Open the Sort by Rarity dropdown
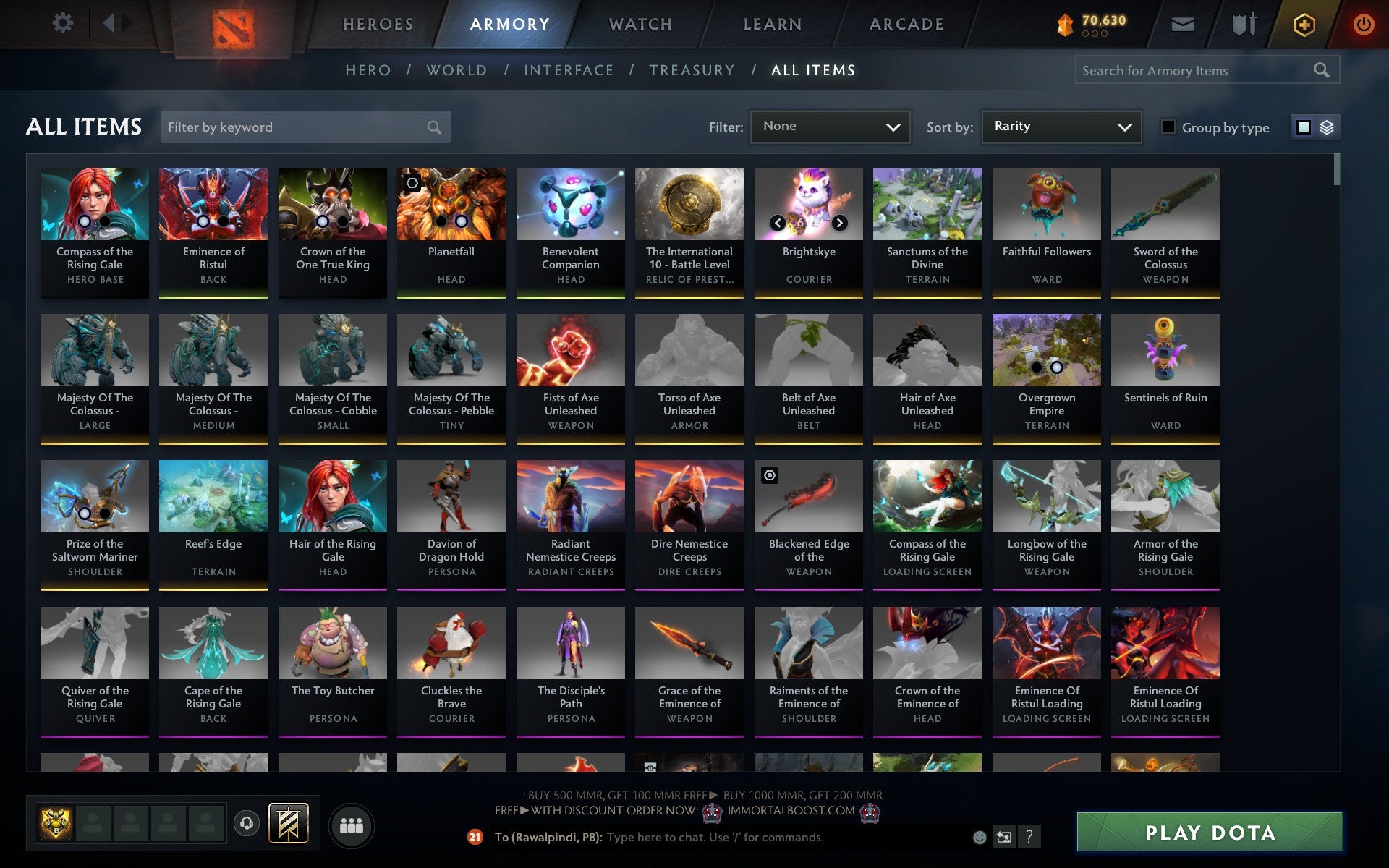1389x868 pixels. 1061,127
